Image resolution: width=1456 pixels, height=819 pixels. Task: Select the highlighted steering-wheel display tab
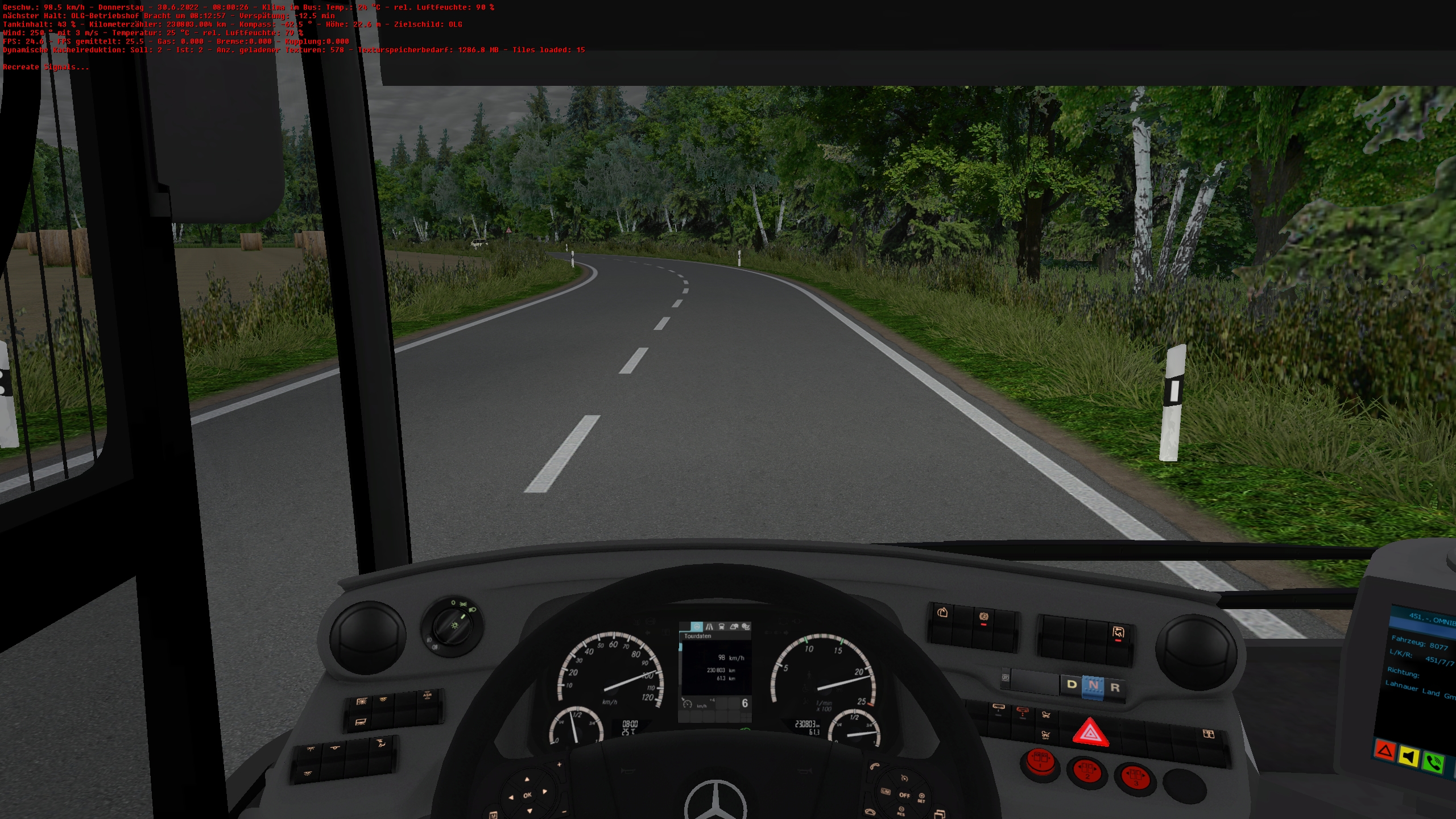click(x=697, y=627)
